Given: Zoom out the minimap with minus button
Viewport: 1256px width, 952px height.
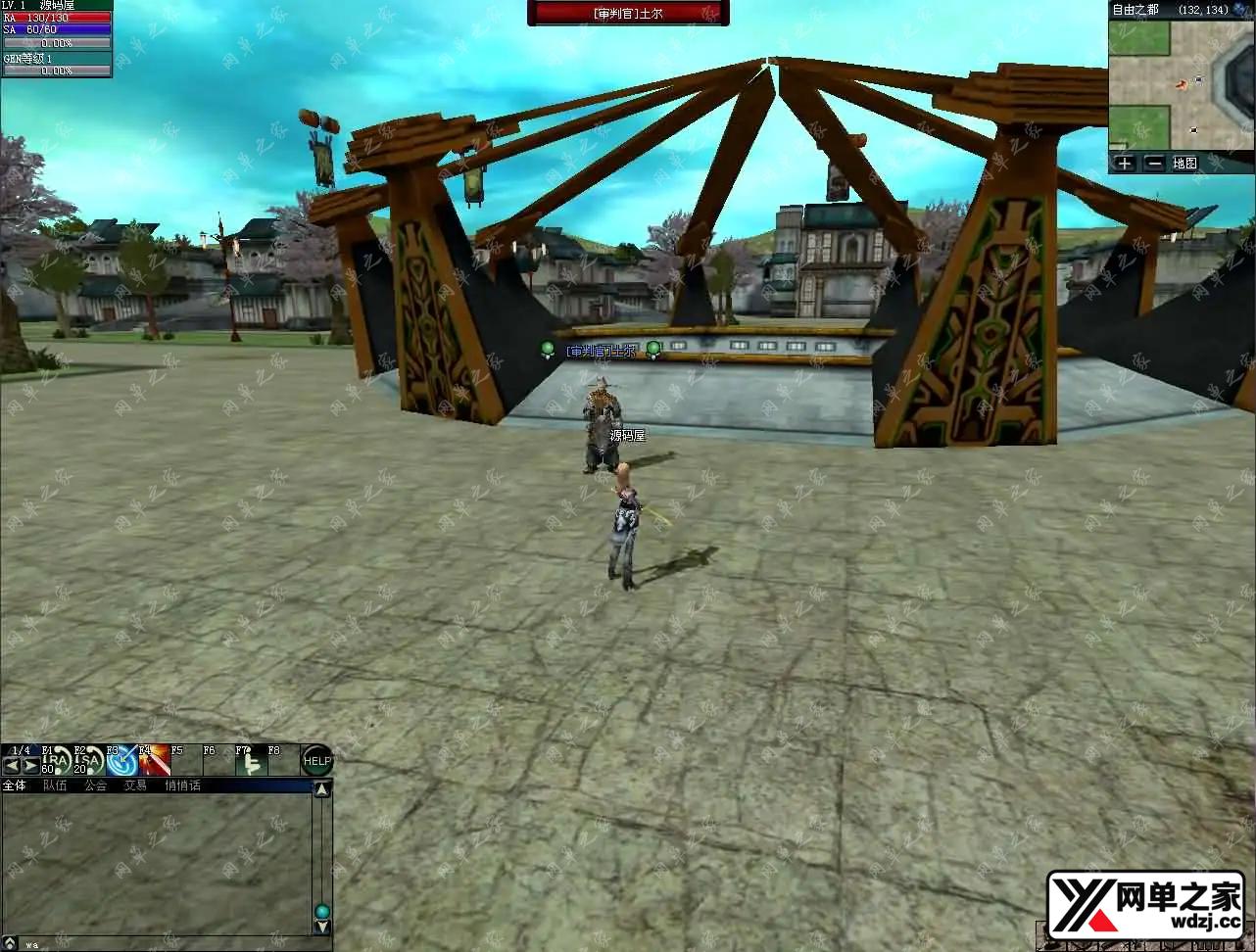Looking at the screenshot, I should tap(1154, 164).
